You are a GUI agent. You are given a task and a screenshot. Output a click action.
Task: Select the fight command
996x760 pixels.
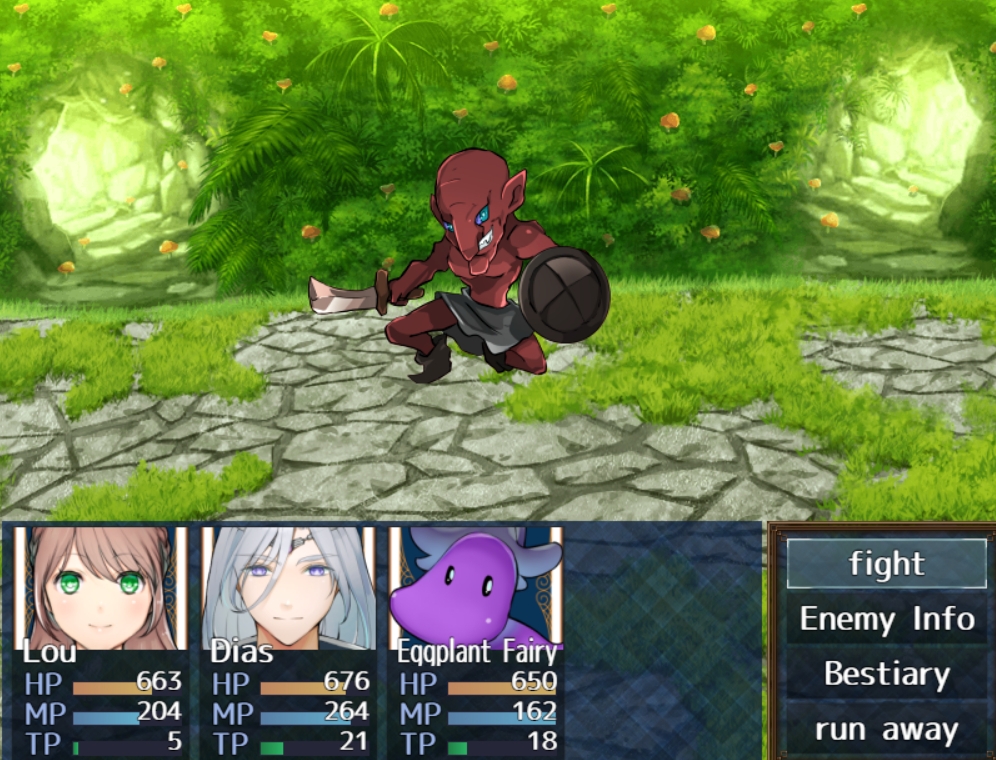tap(886, 564)
